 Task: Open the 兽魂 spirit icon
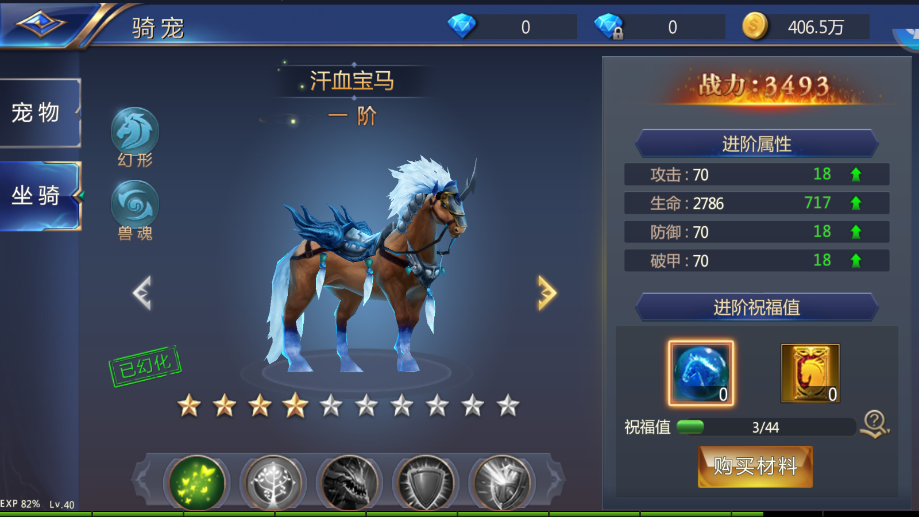[x=135, y=204]
